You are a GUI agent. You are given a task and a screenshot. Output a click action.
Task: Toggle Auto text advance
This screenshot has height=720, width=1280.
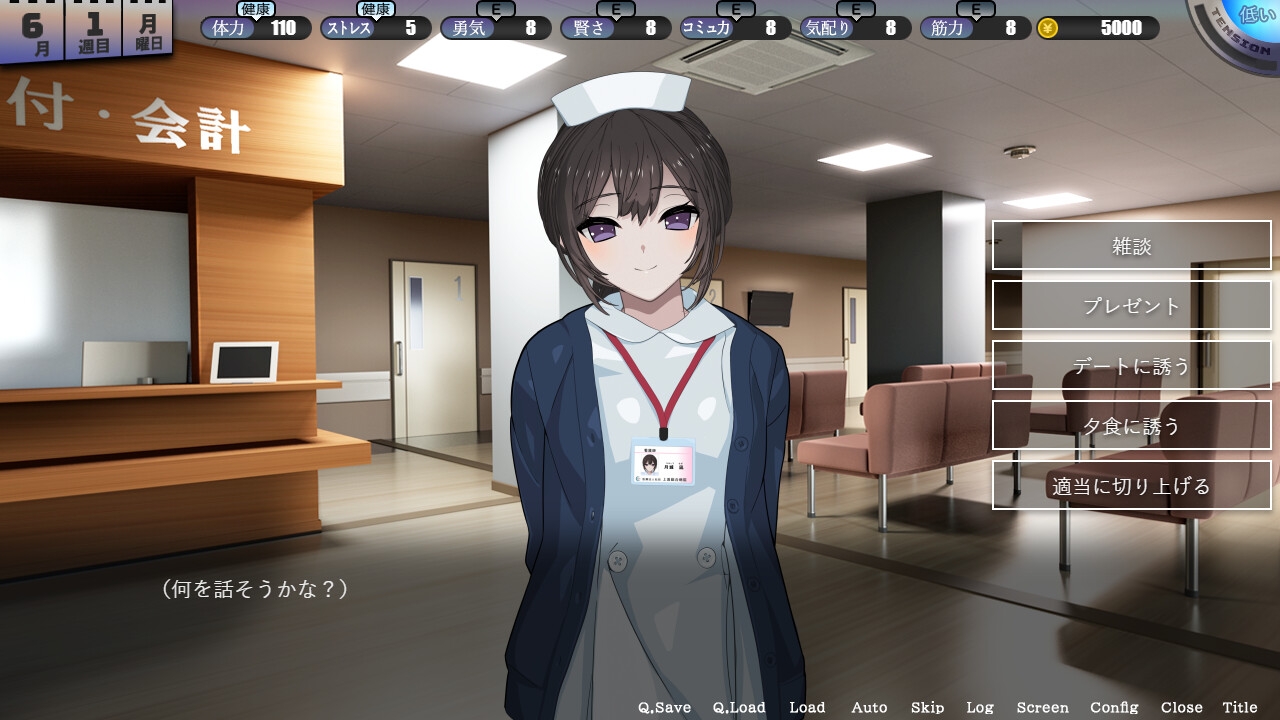pyautogui.click(x=869, y=707)
